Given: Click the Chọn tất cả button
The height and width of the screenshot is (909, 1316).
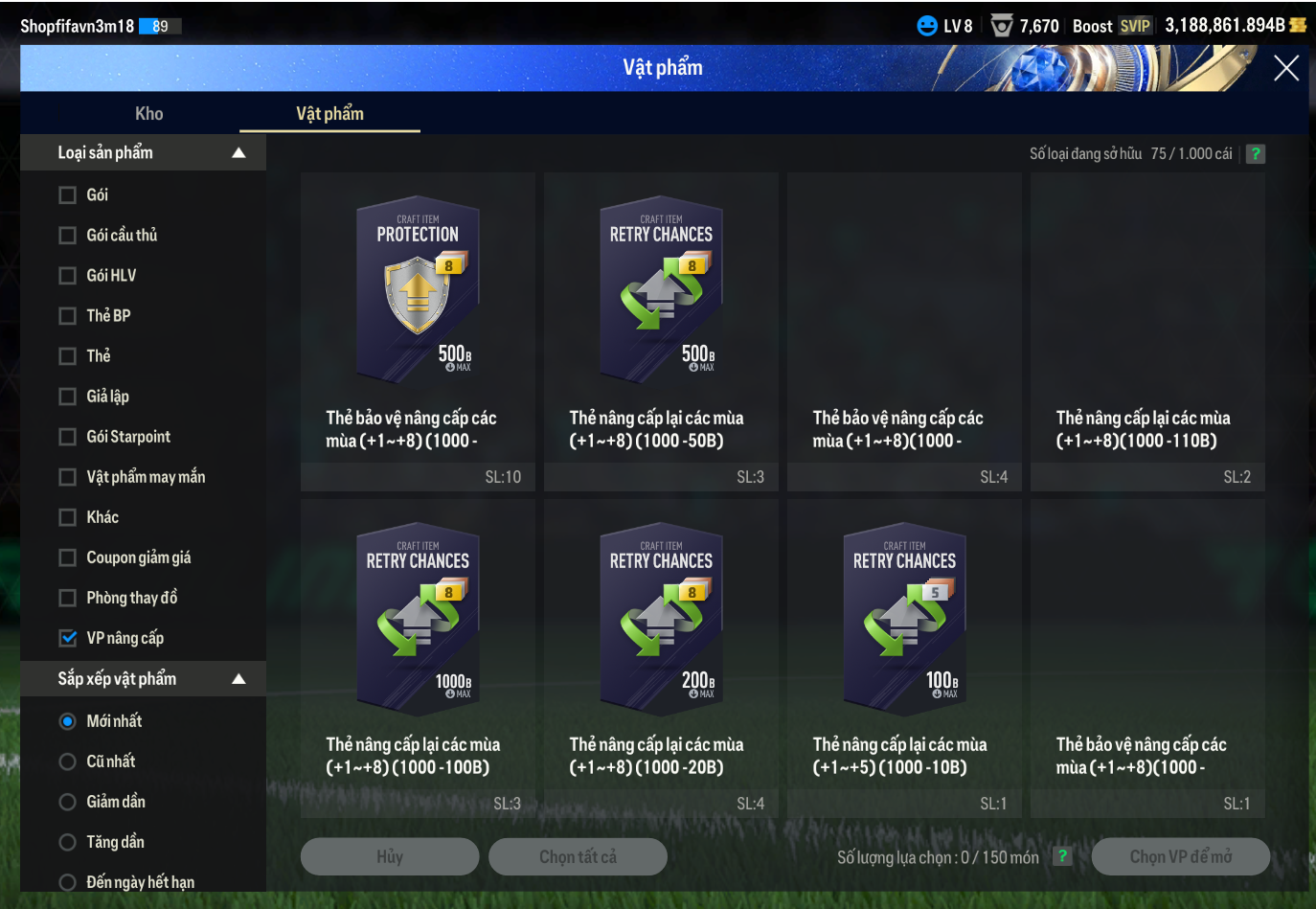Looking at the screenshot, I should click(578, 856).
